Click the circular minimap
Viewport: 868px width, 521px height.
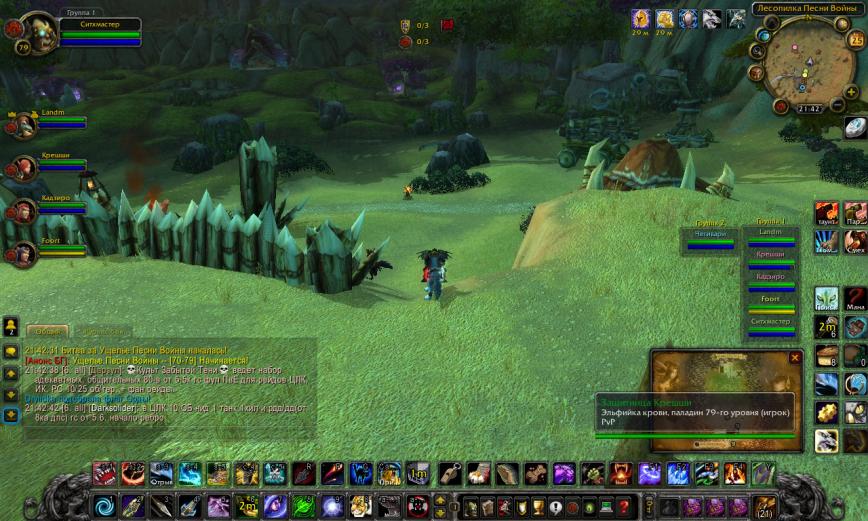coord(808,62)
